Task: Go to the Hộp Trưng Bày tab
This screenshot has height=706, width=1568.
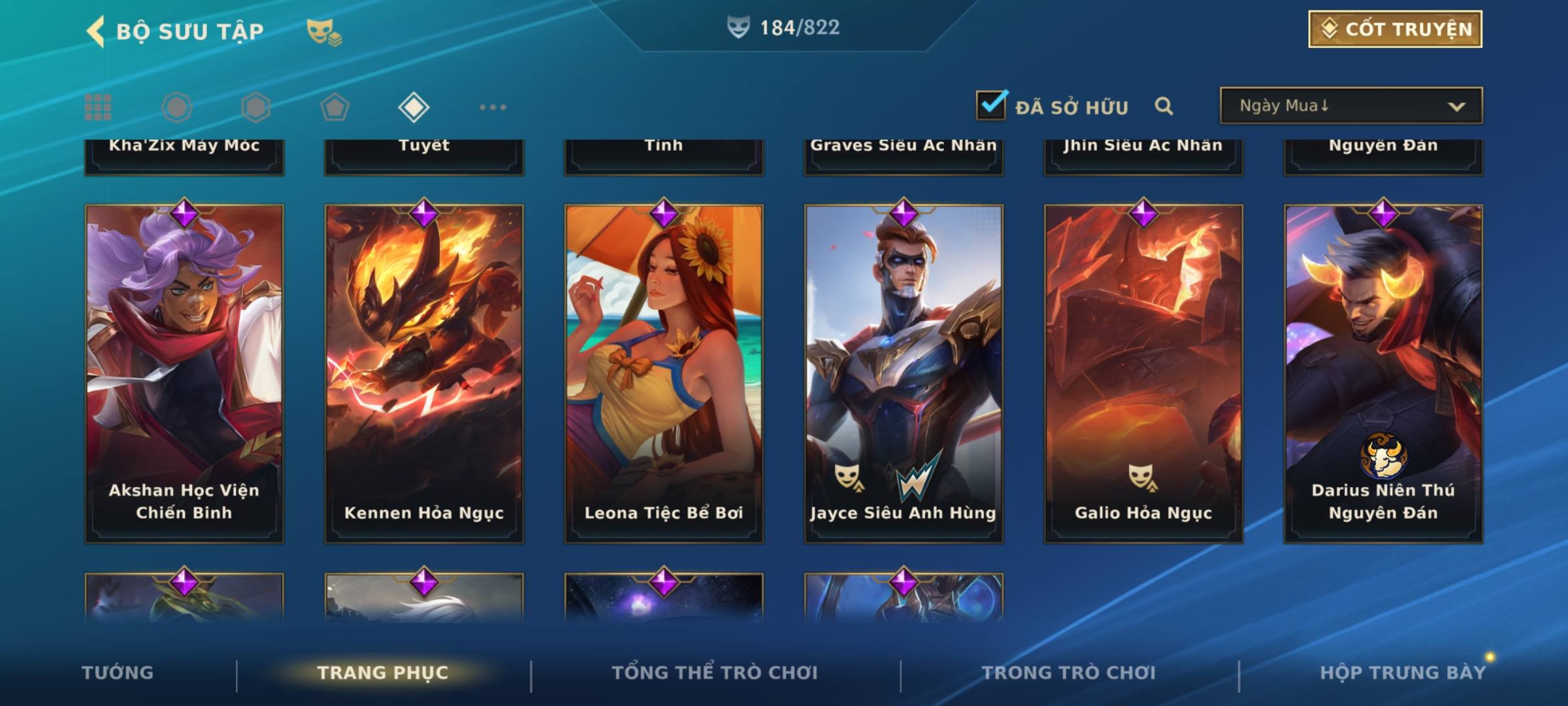Action: tap(1403, 673)
